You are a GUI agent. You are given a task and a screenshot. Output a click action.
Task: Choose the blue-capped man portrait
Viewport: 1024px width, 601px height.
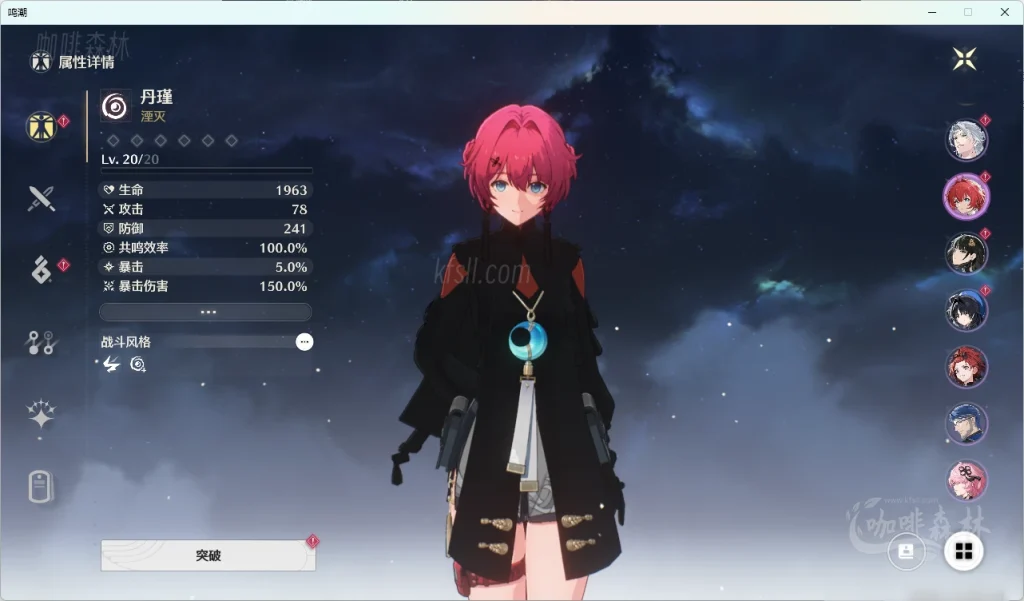pyautogui.click(x=966, y=424)
